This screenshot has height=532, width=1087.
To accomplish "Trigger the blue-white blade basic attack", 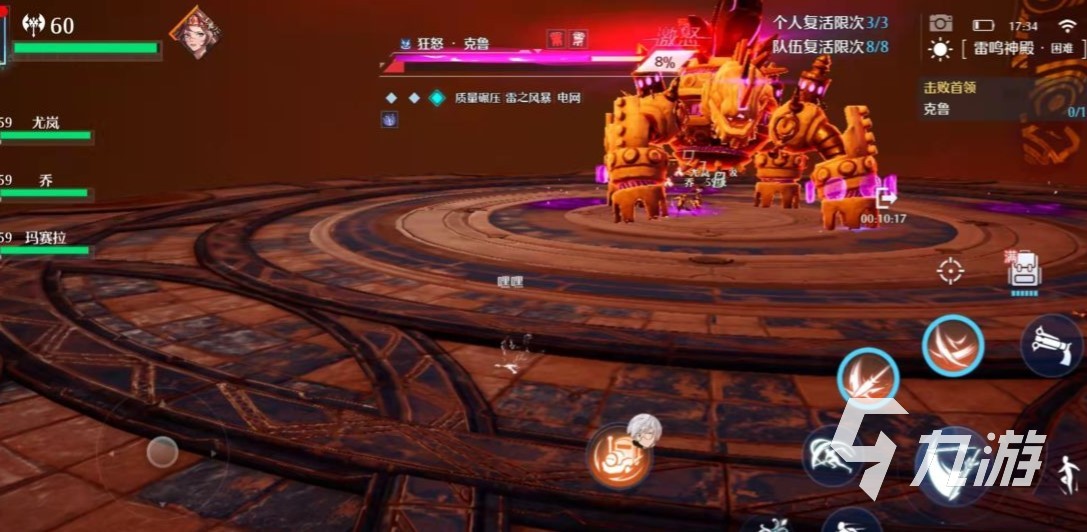I will coord(948,467).
